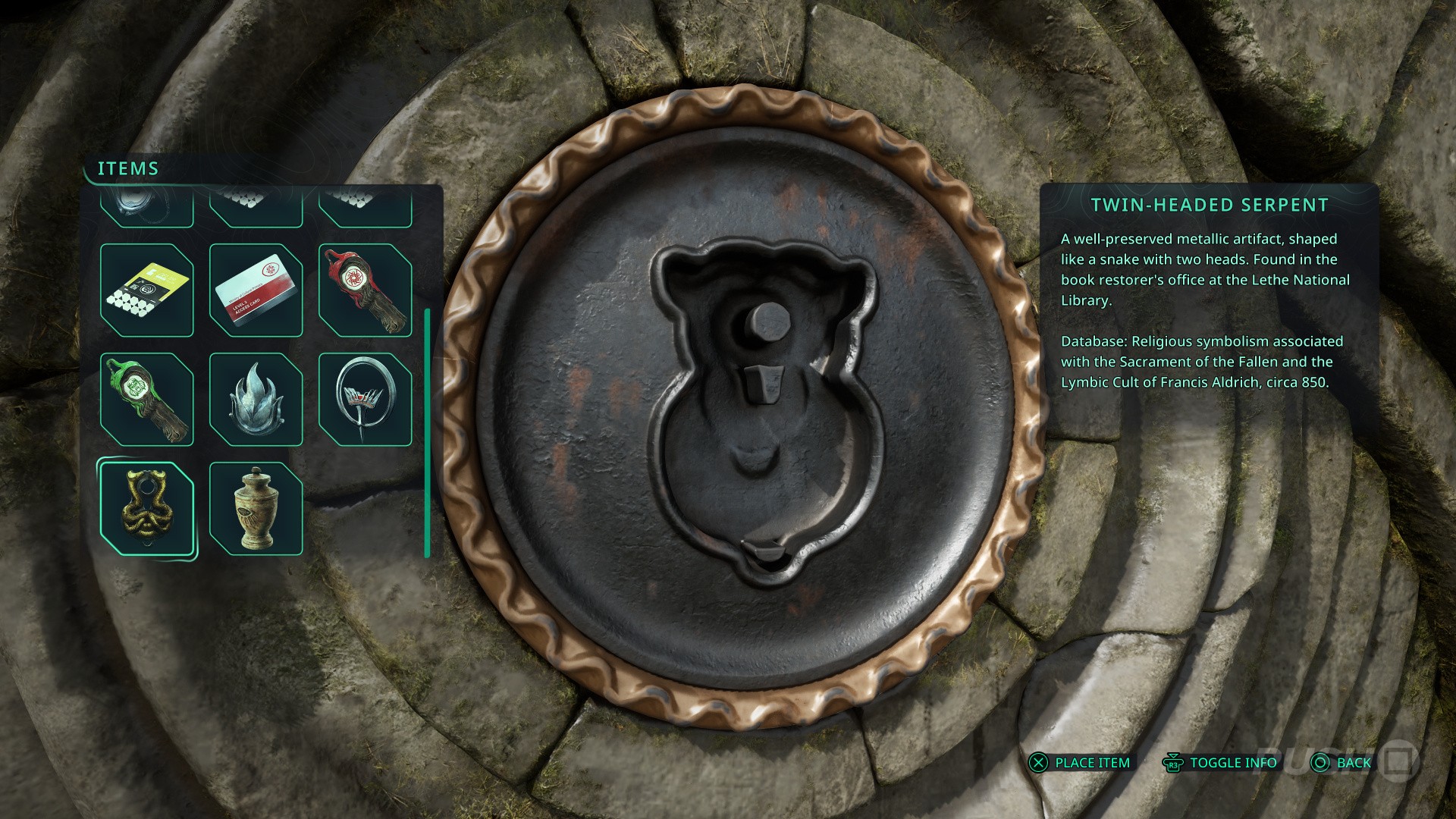This screenshot has width=1456, height=819.
Task: Select the red wax seal key
Action: 365,290
